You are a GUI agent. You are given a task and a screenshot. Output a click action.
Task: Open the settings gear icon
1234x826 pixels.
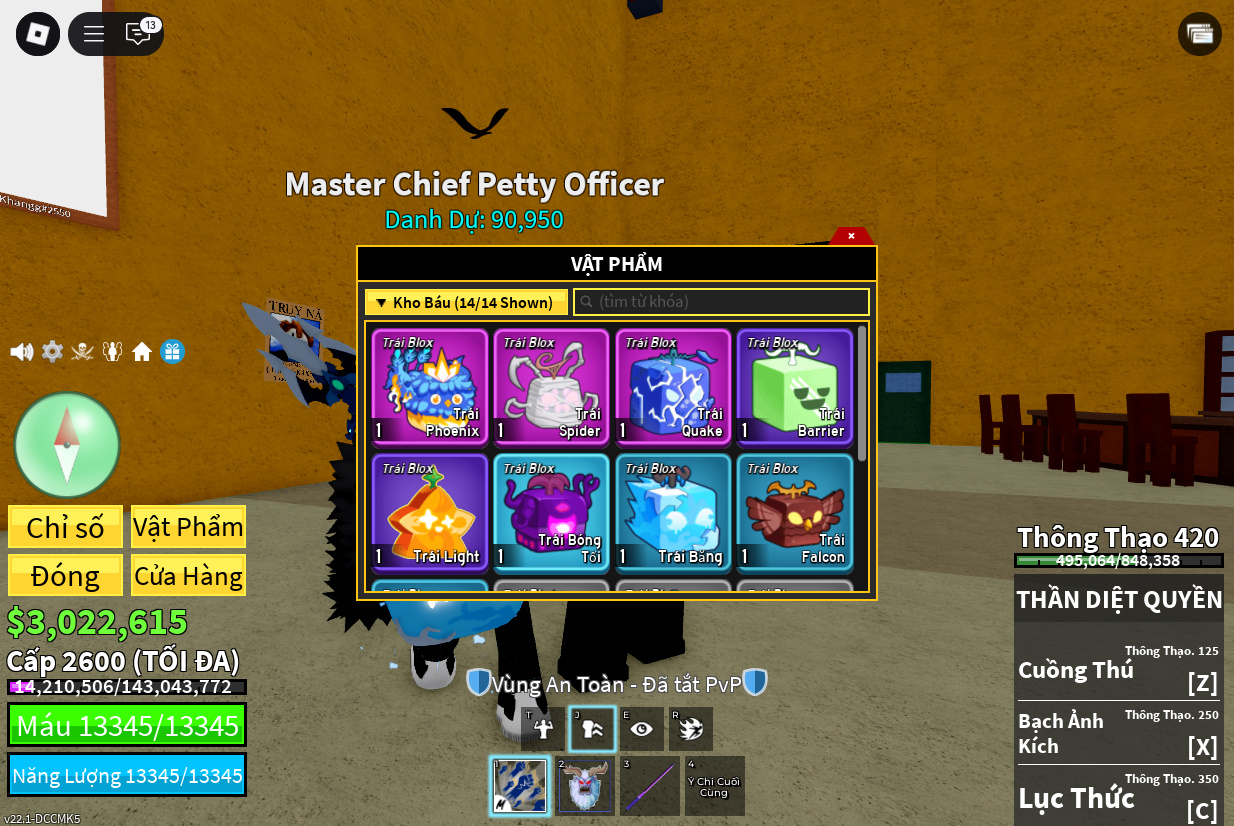(52, 352)
